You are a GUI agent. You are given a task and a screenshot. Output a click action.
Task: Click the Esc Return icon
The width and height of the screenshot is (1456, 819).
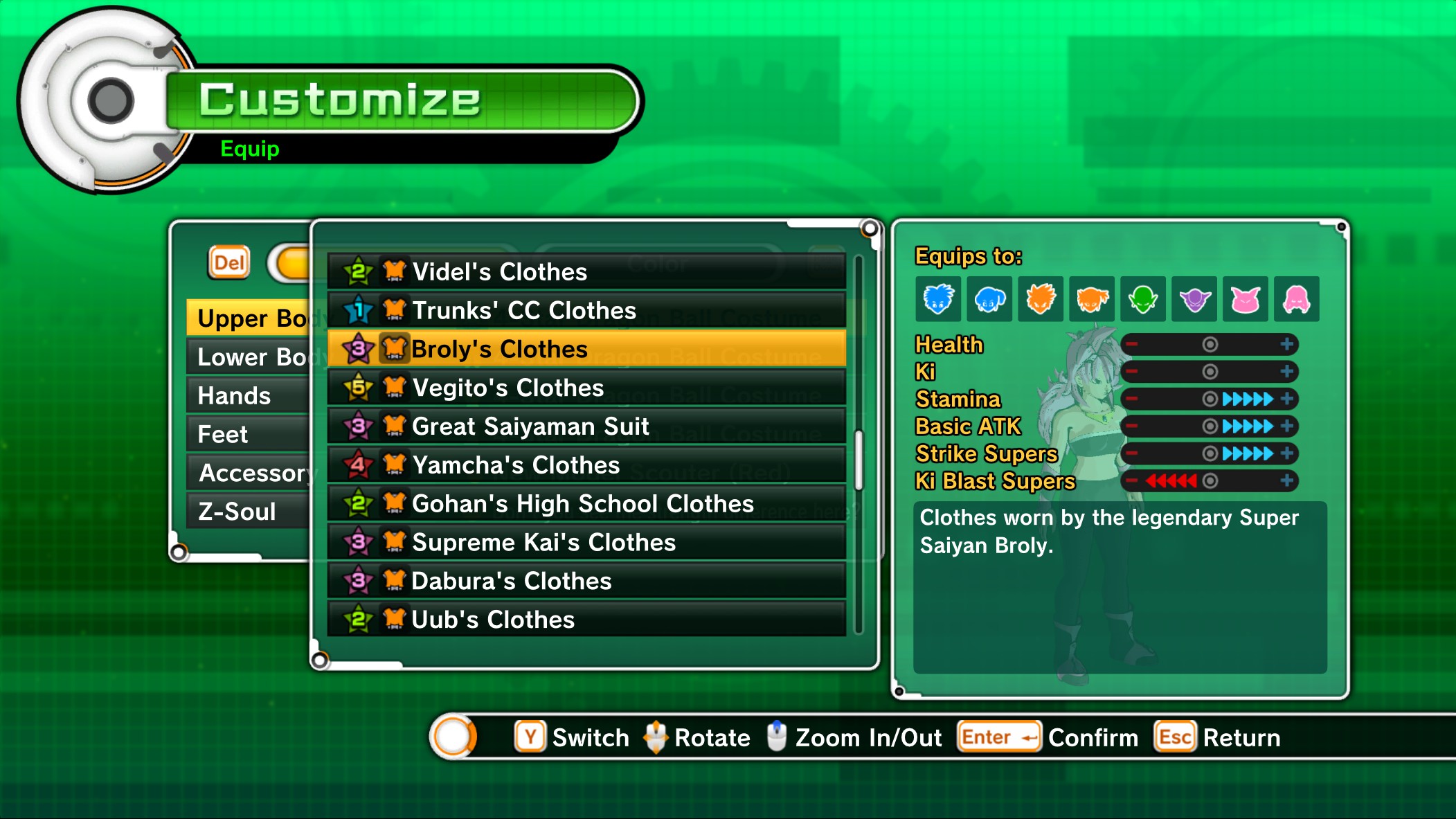point(1174,737)
